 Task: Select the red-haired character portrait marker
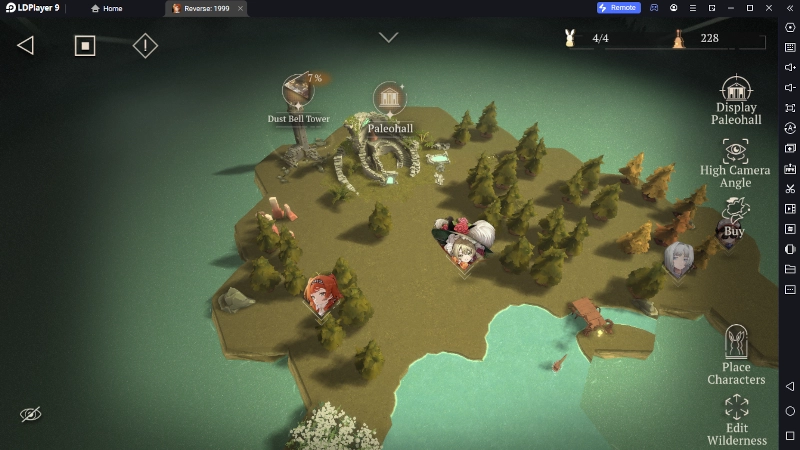[321, 294]
